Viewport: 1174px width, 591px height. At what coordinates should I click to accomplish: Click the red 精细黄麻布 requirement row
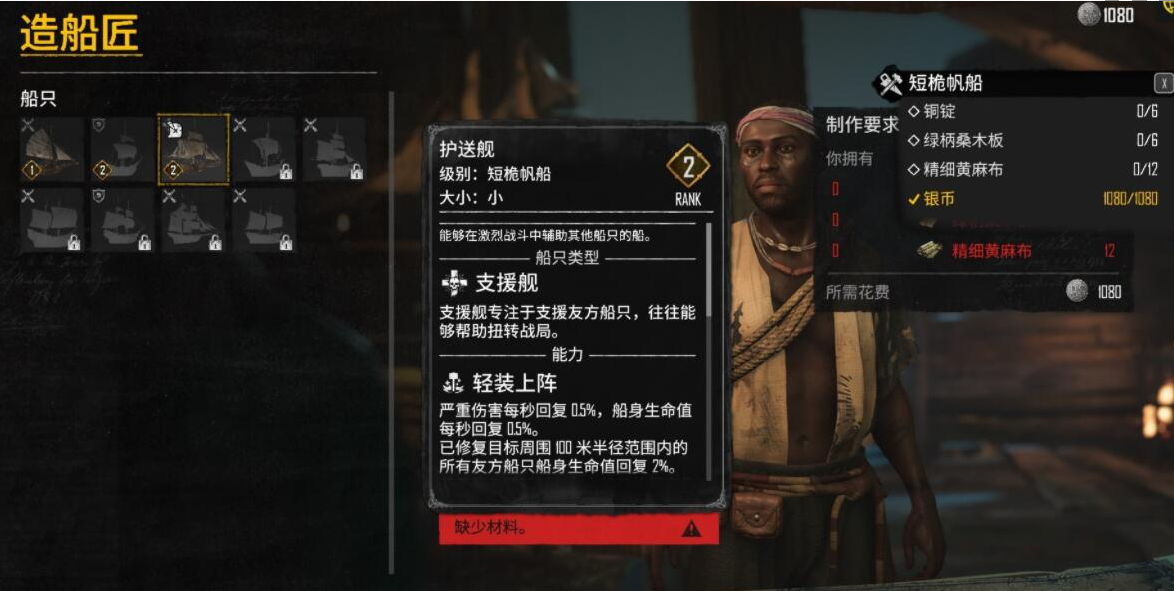pos(1018,251)
